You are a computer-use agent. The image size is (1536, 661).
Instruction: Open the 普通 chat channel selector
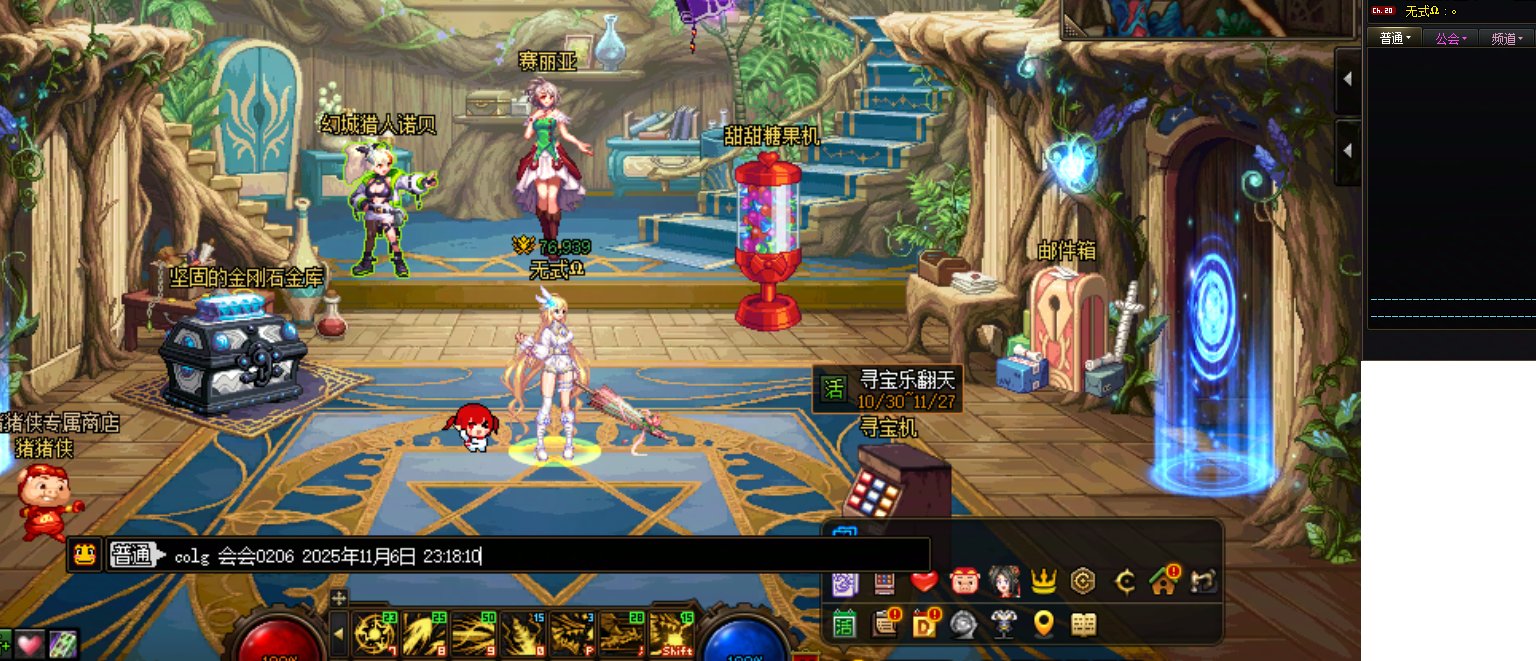(135, 555)
